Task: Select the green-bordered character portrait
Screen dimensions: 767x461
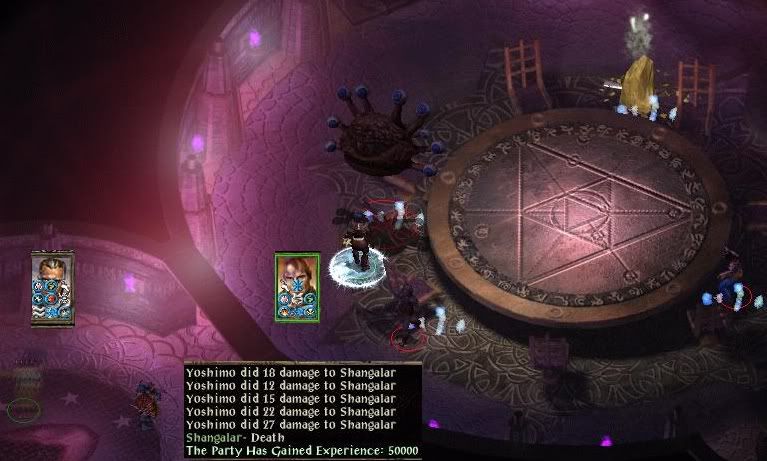Action: [297, 286]
